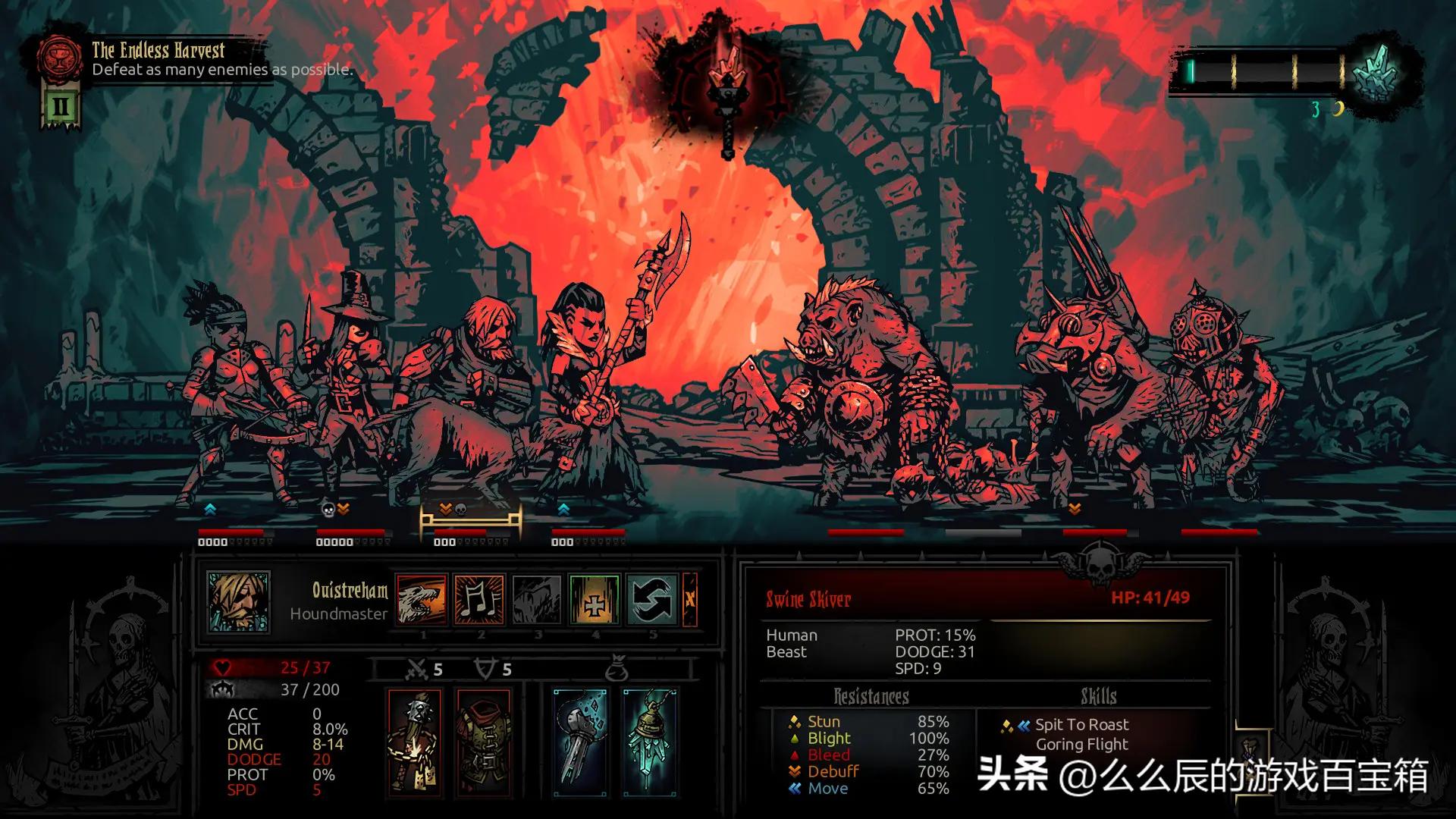Use the healing cross skill

pos(595,599)
